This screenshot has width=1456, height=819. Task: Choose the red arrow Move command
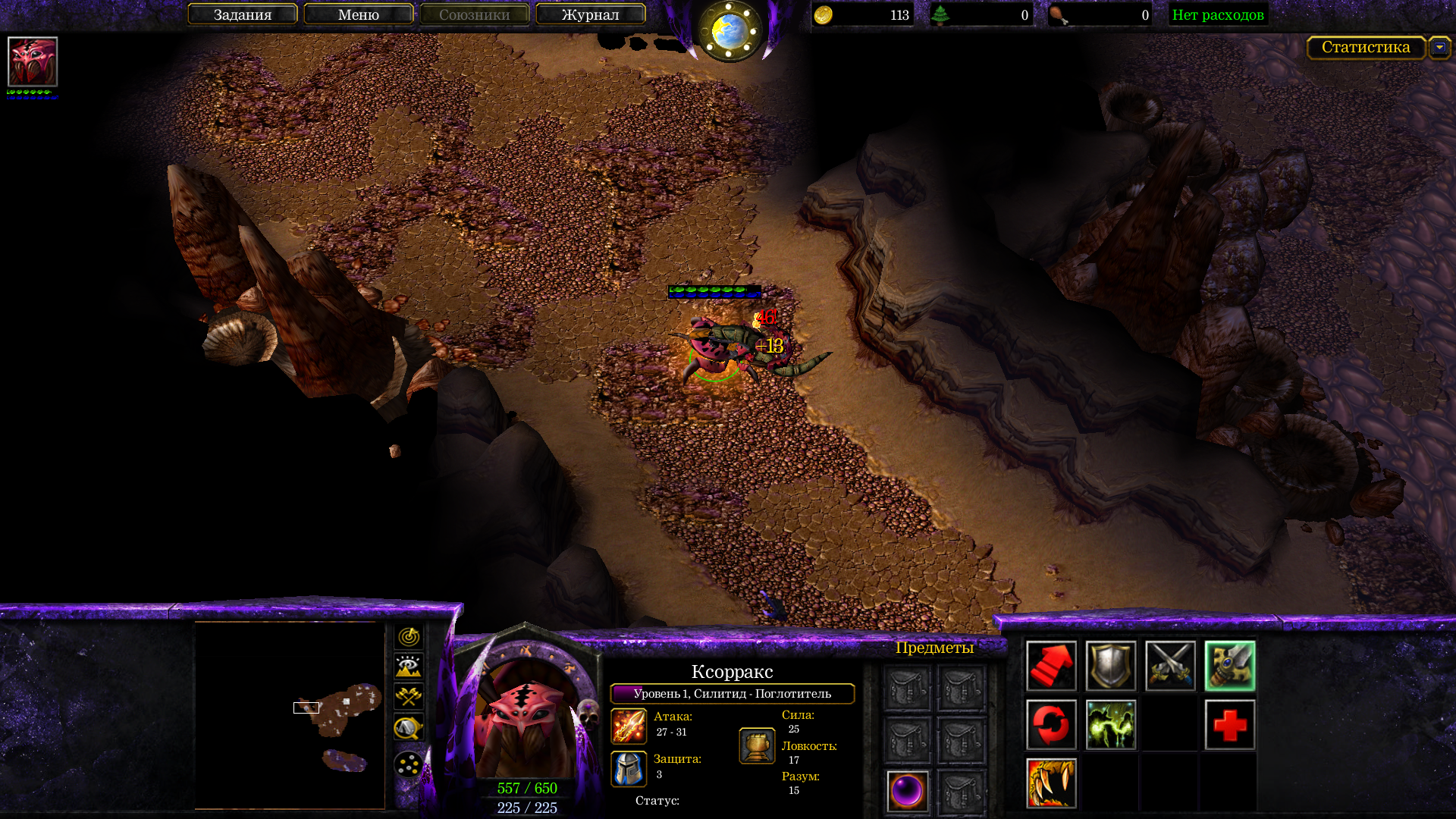(1051, 666)
